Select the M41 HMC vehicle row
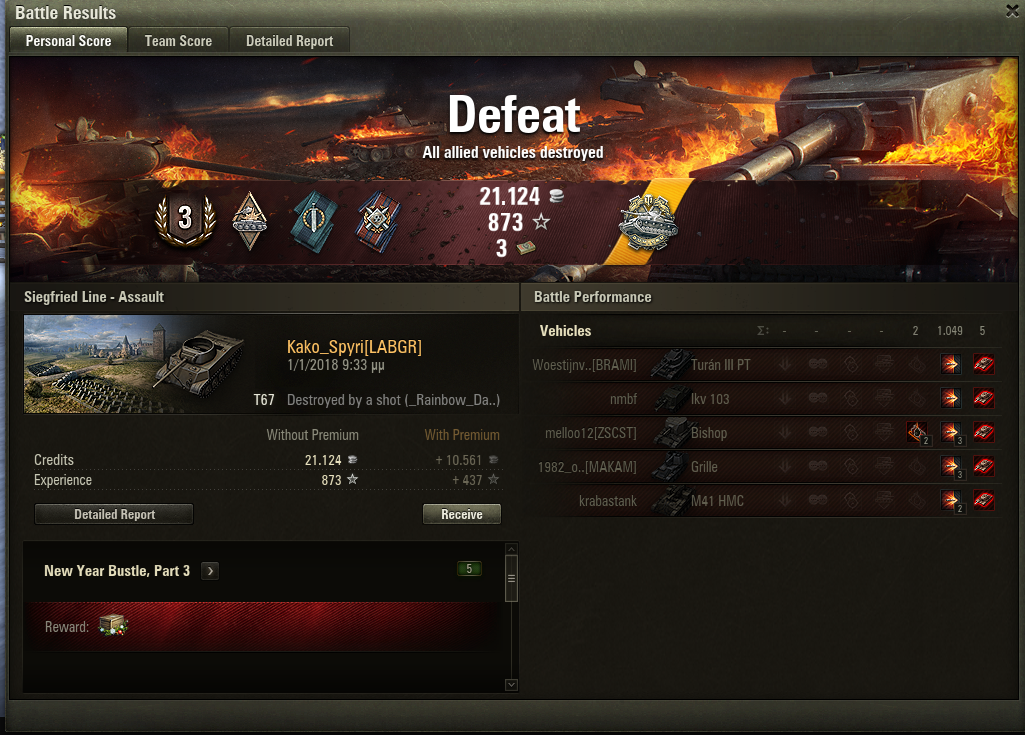Viewport: 1025px width, 735px height. (717, 501)
